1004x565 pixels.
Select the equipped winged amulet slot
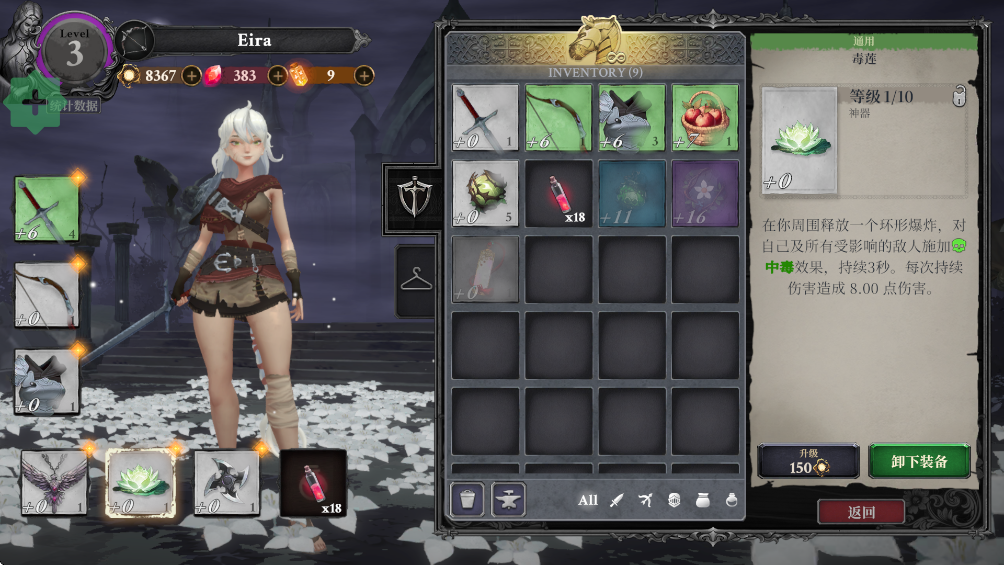tap(55, 482)
